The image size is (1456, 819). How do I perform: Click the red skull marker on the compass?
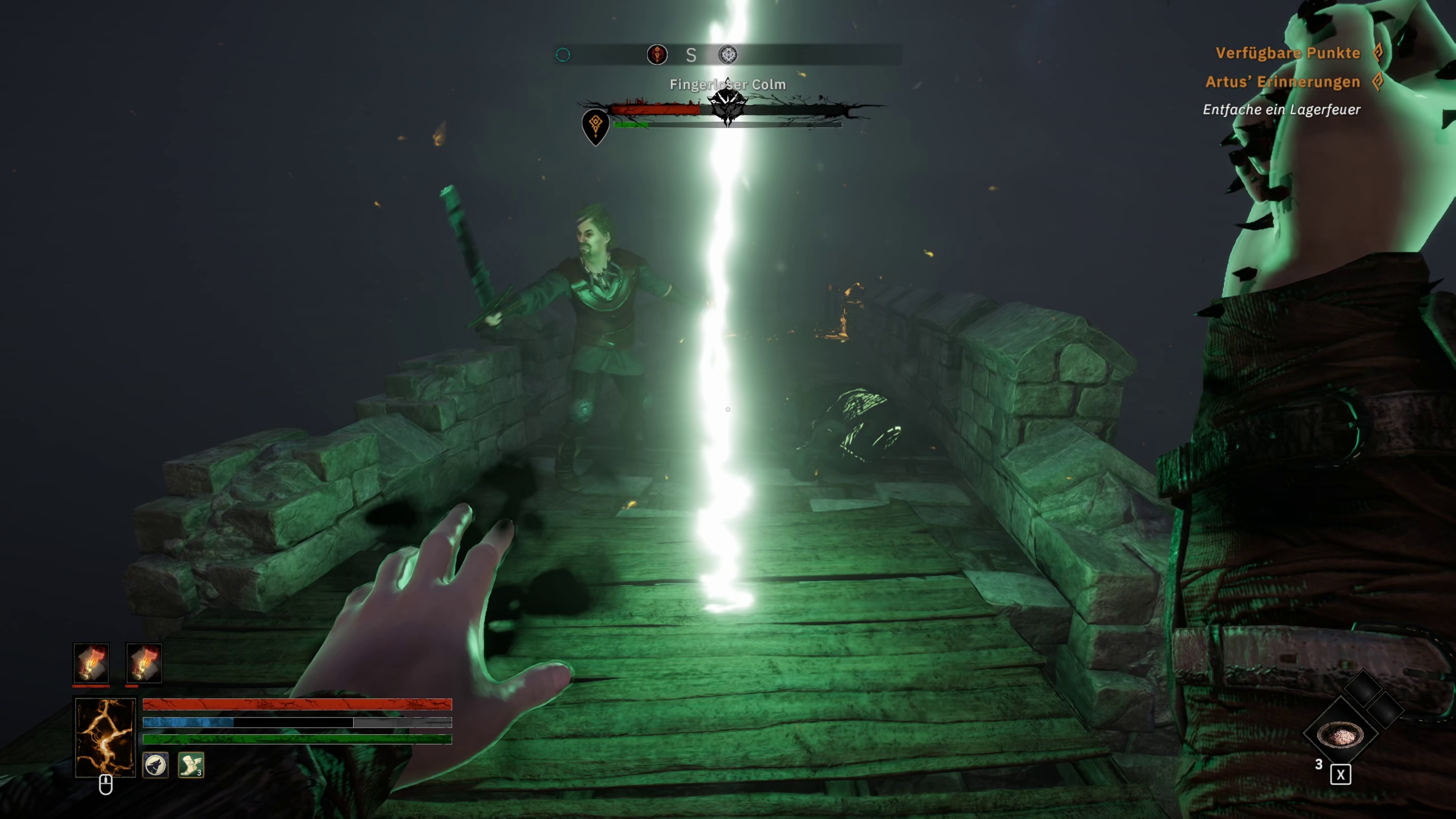click(x=657, y=55)
